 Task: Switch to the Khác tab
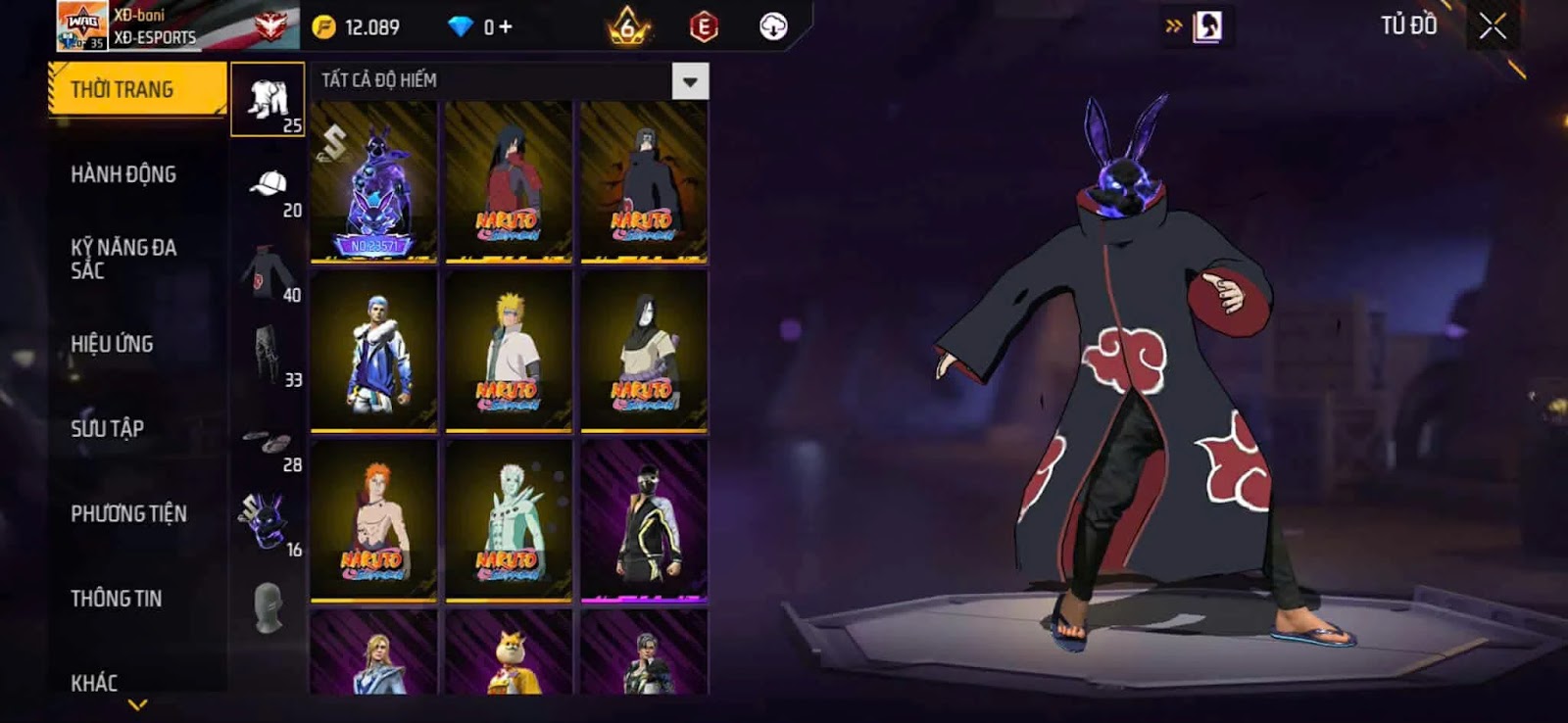pyautogui.click(x=94, y=683)
